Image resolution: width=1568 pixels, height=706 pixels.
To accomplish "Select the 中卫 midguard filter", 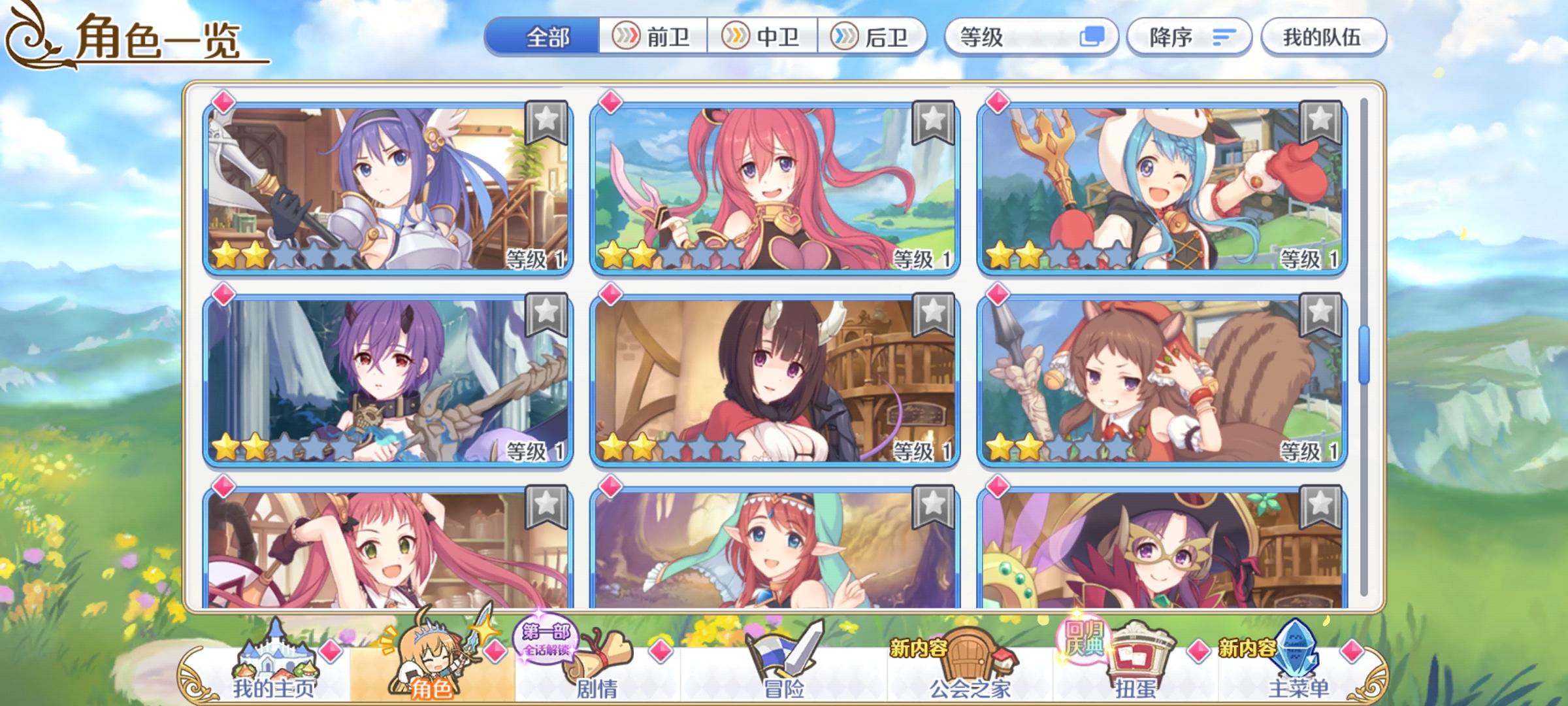I will coord(761,37).
